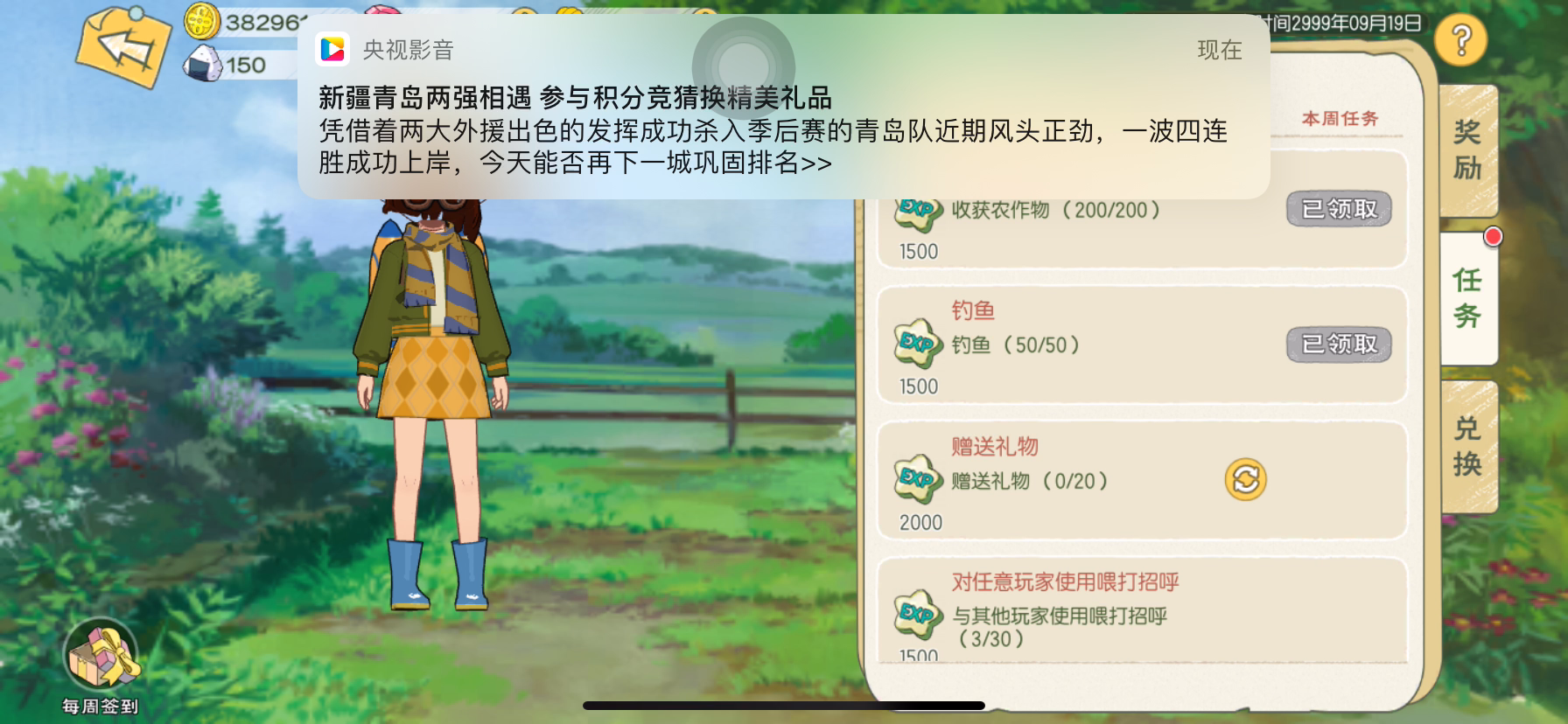
Task: Open the Qingdao news article via >> link
Action: click(x=816, y=162)
